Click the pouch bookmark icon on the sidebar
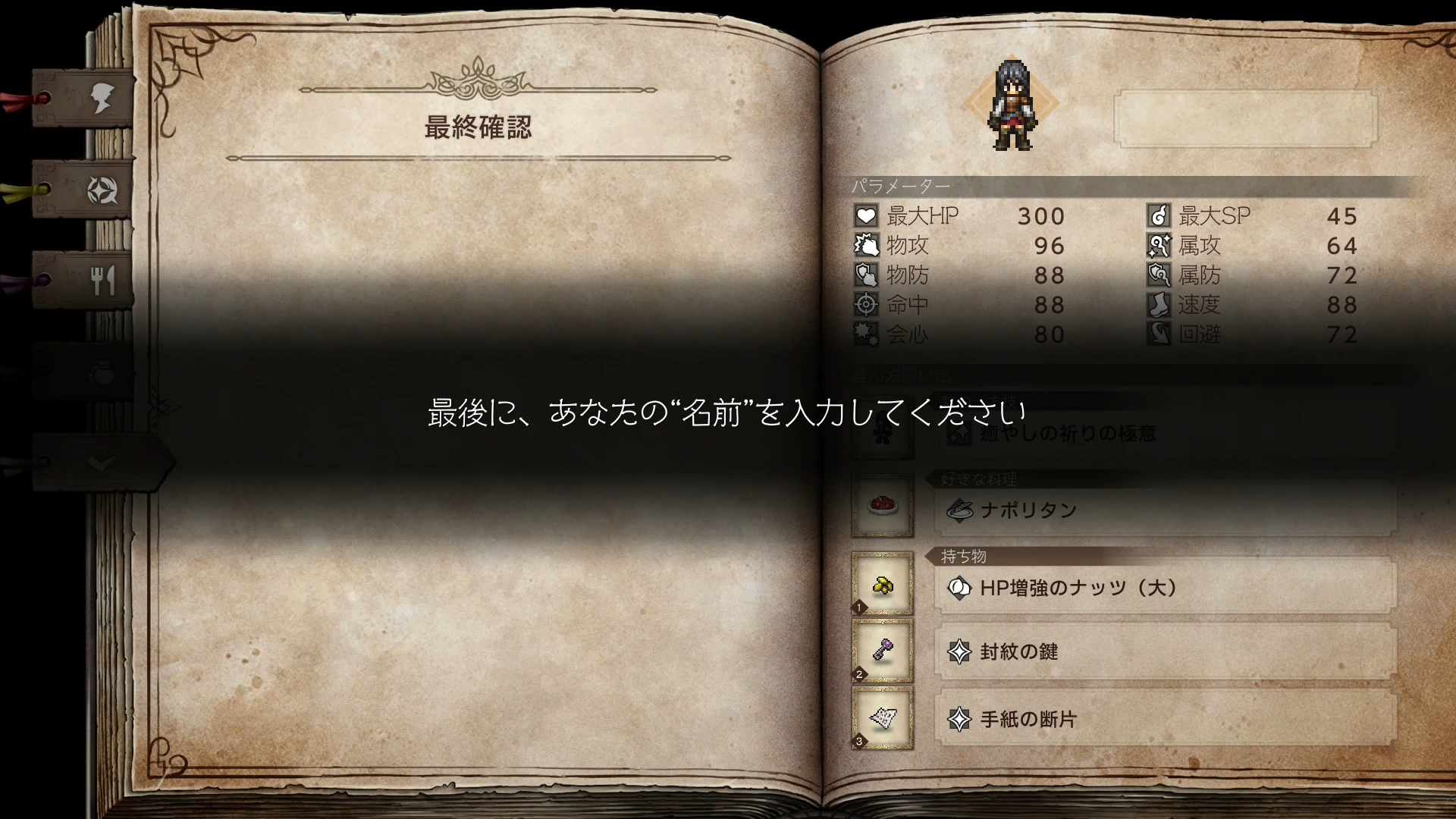The height and width of the screenshot is (819, 1456). click(105, 373)
